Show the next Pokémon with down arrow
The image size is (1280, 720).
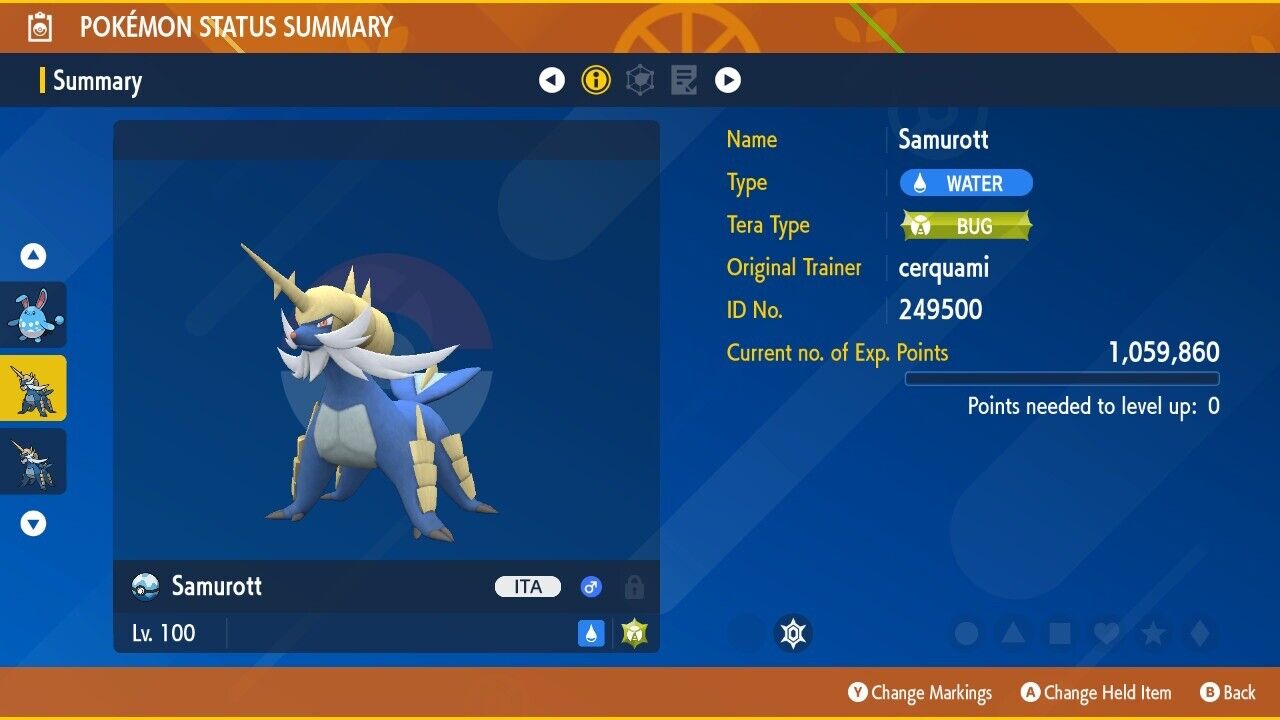[33, 523]
